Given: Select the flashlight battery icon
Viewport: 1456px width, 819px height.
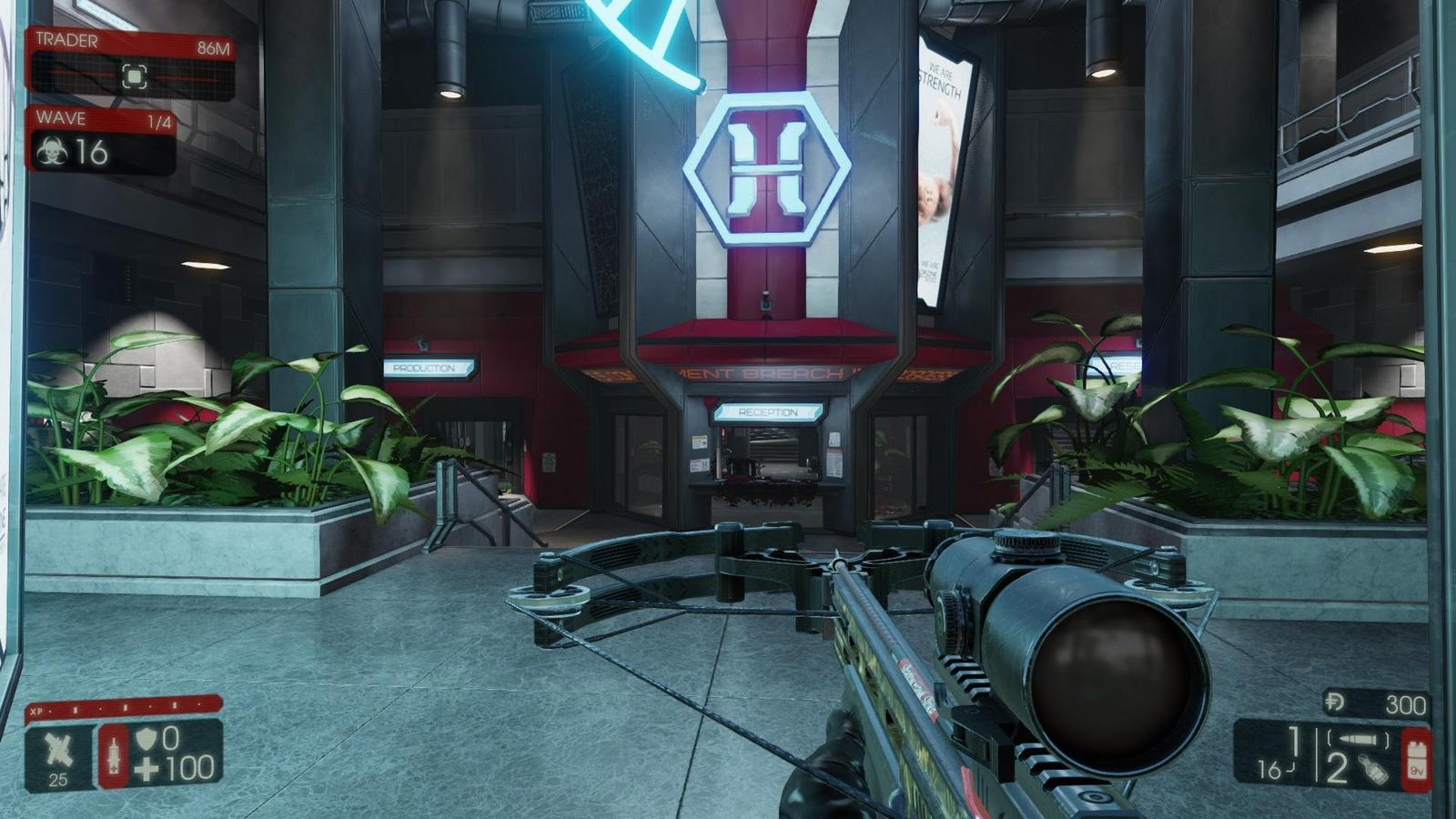Looking at the screenshot, I should coord(1416,759).
